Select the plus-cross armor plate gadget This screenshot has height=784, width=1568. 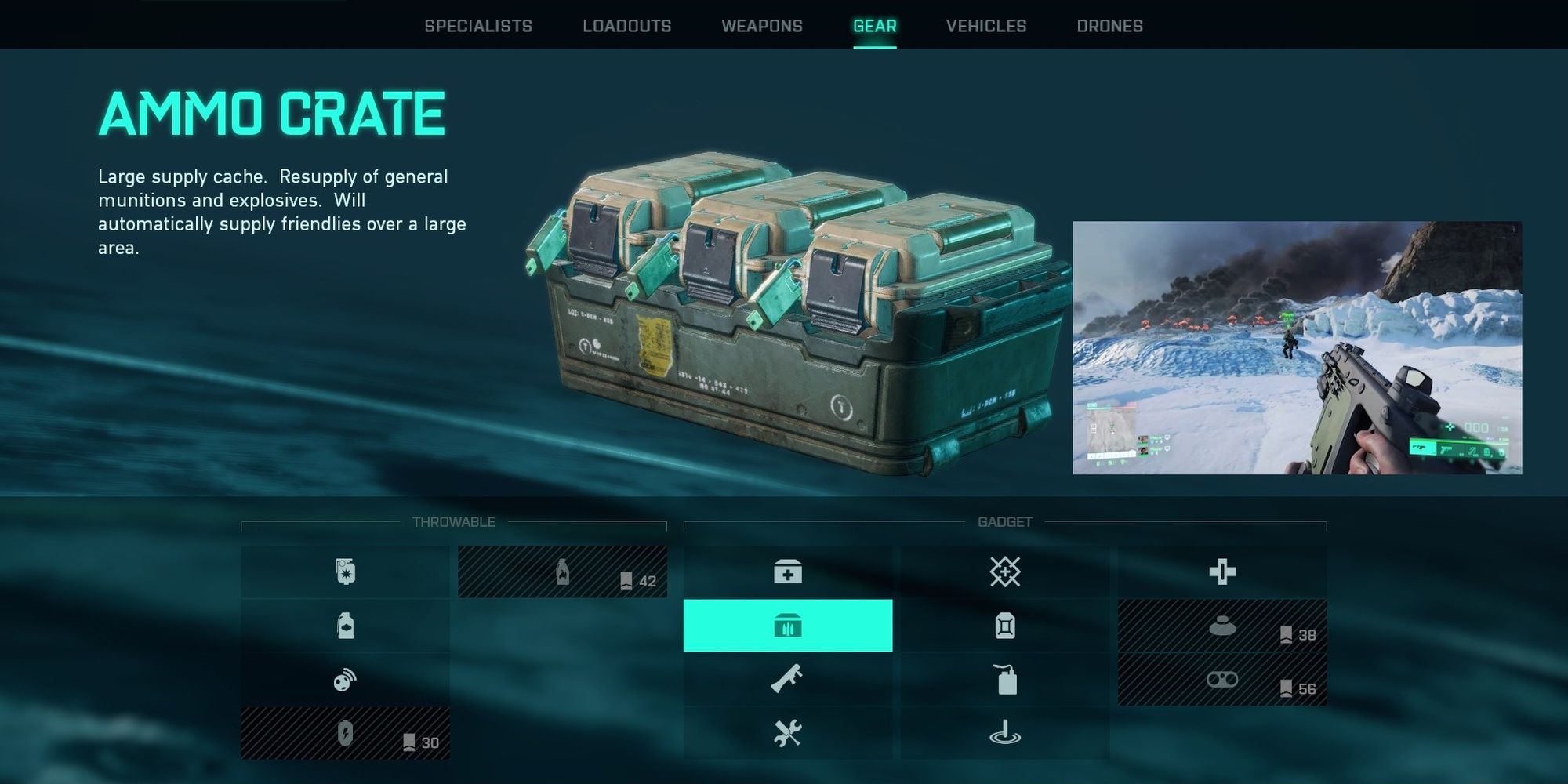pyautogui.click(x=1221, y=572)
